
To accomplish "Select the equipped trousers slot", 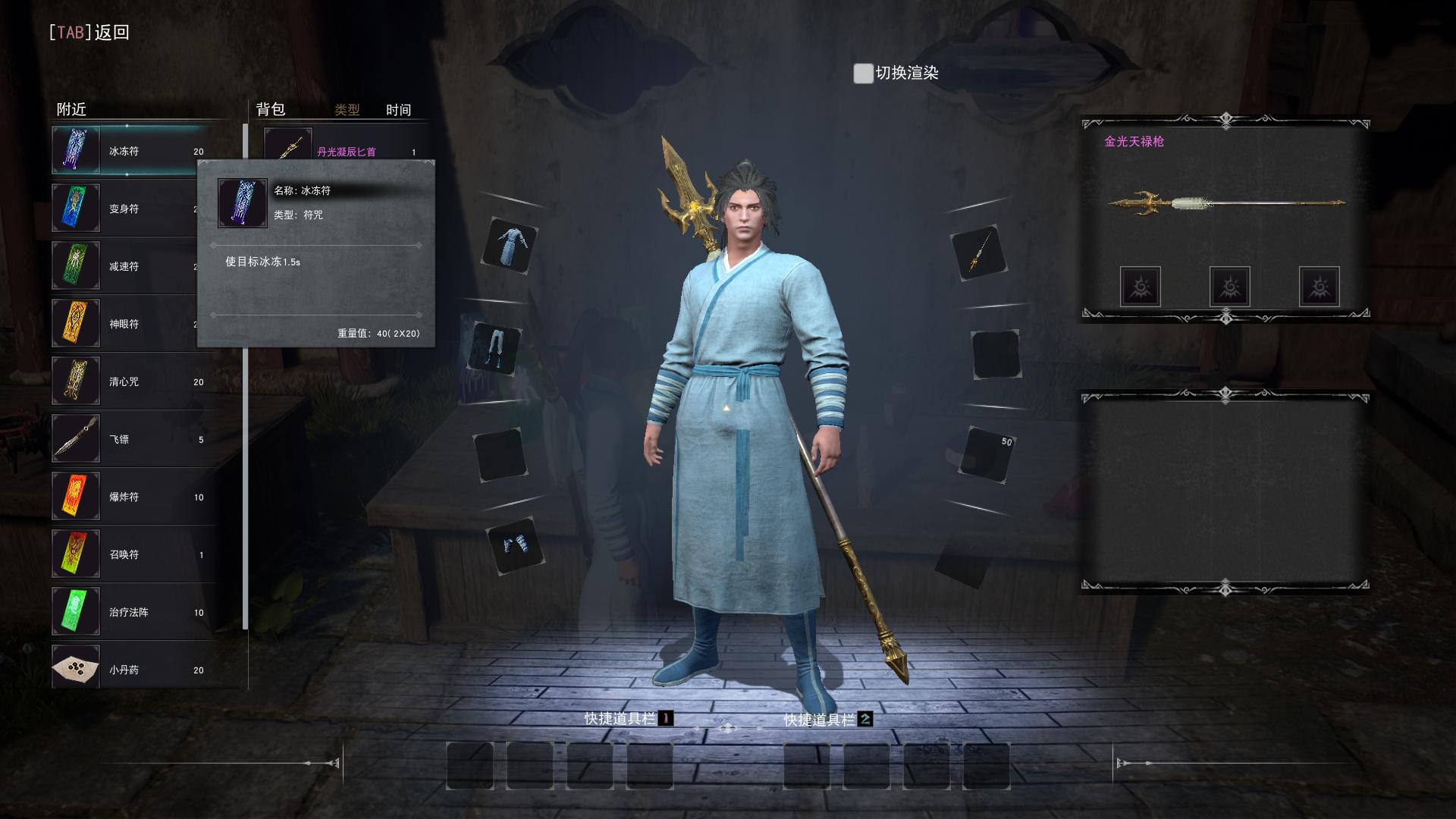I will tap(497, 350).
